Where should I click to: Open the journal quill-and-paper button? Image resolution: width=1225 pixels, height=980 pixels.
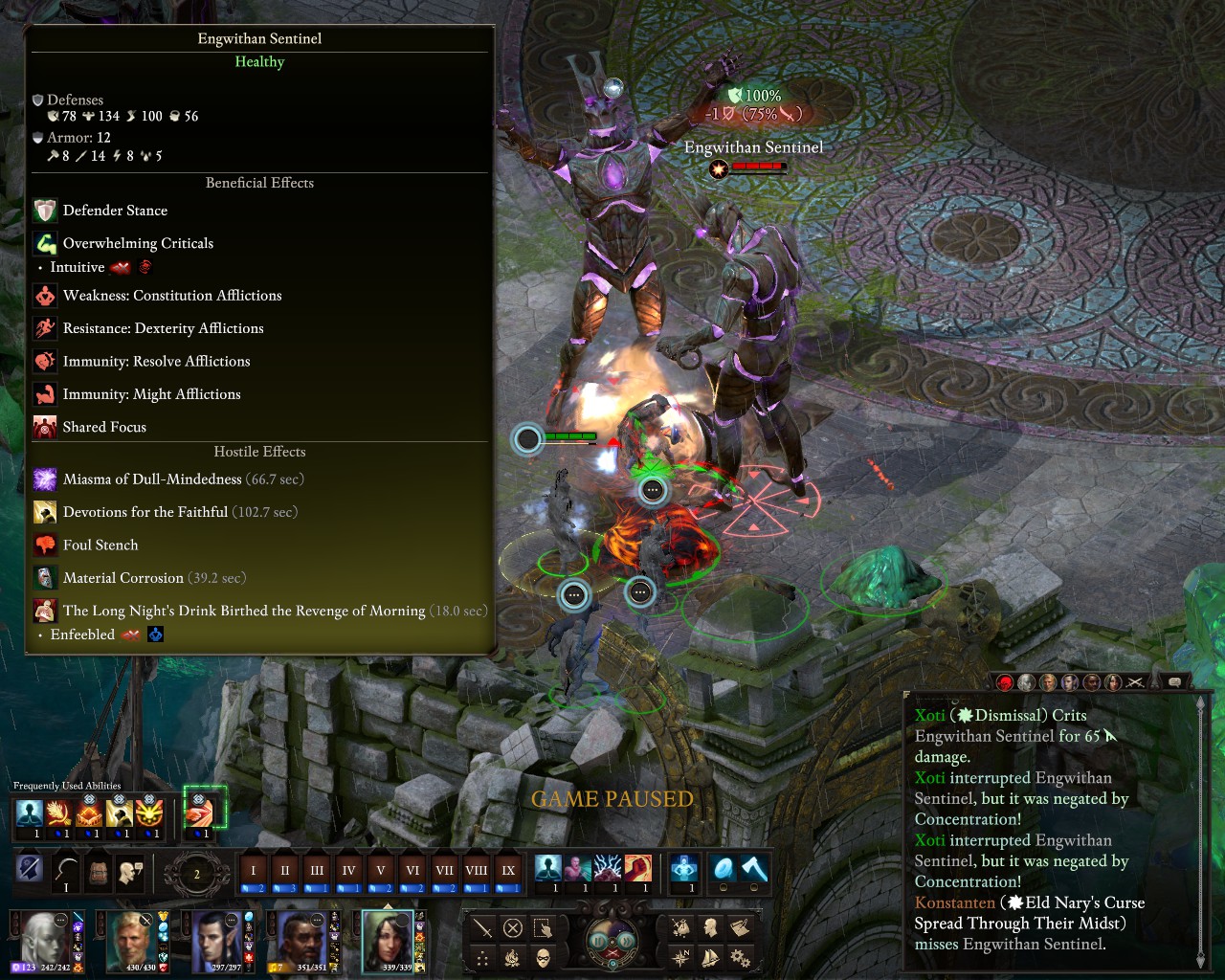tap(740, 927)
